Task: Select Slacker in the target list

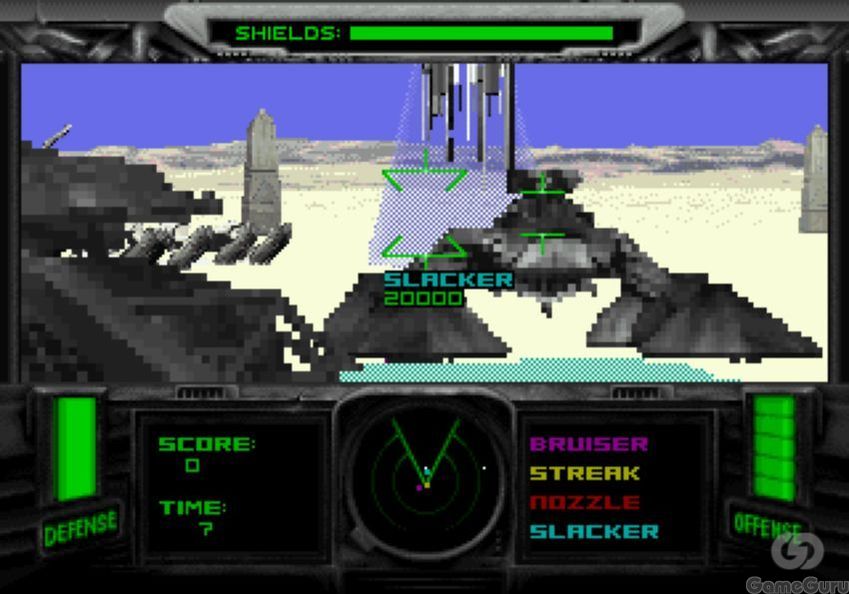Action: click(x=594, y=531)
